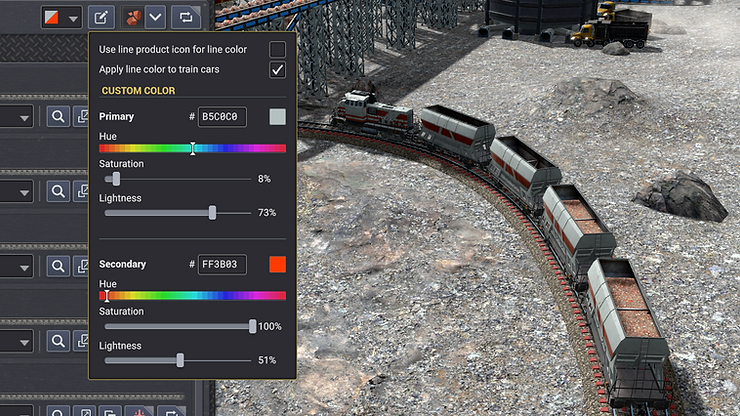Adjust the primary lightness slider
Image resolution: width=740 pixels, height=416 pixels.
[212, 213]
